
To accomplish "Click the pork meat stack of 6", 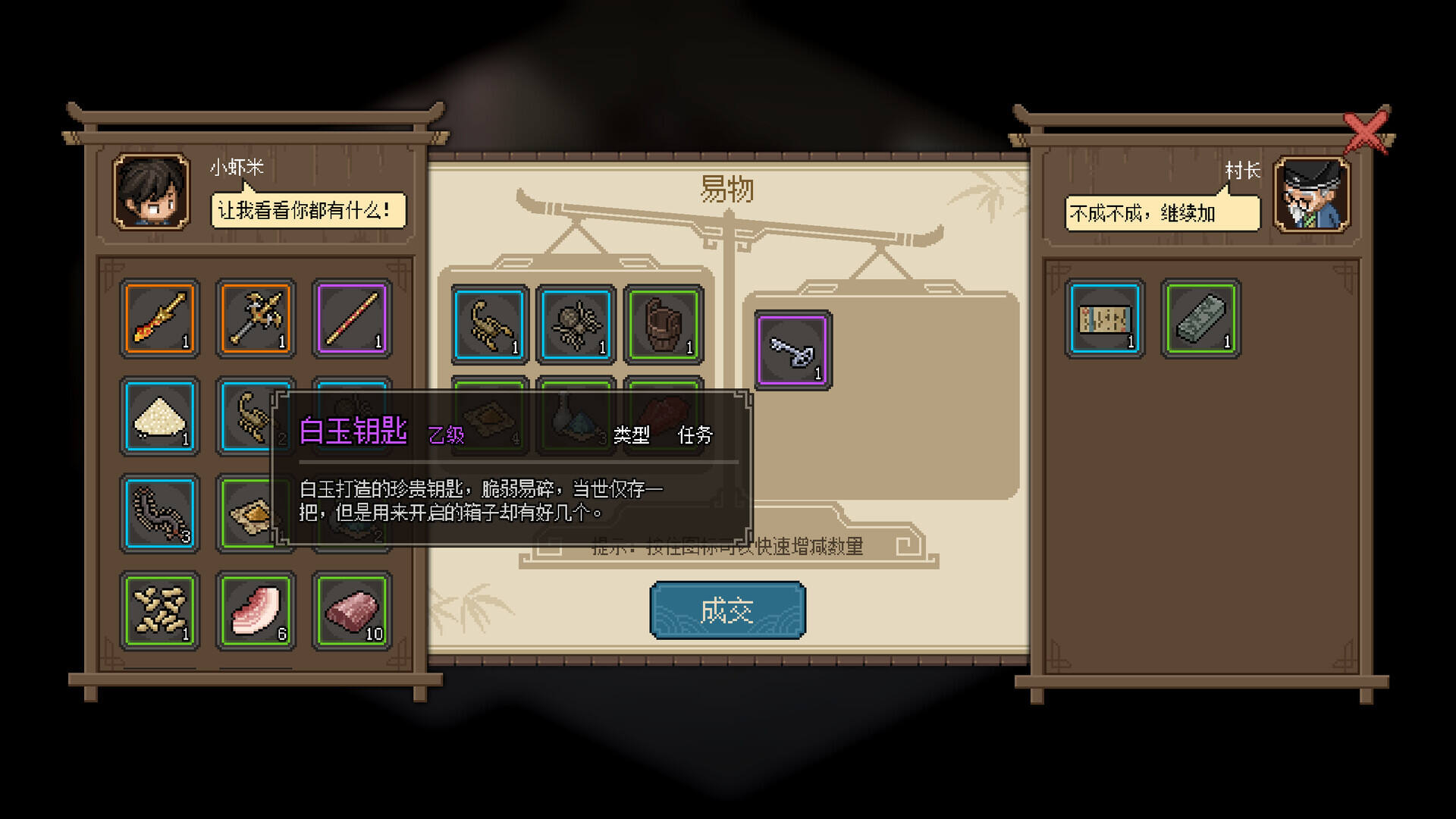I will tap(255, 610).
